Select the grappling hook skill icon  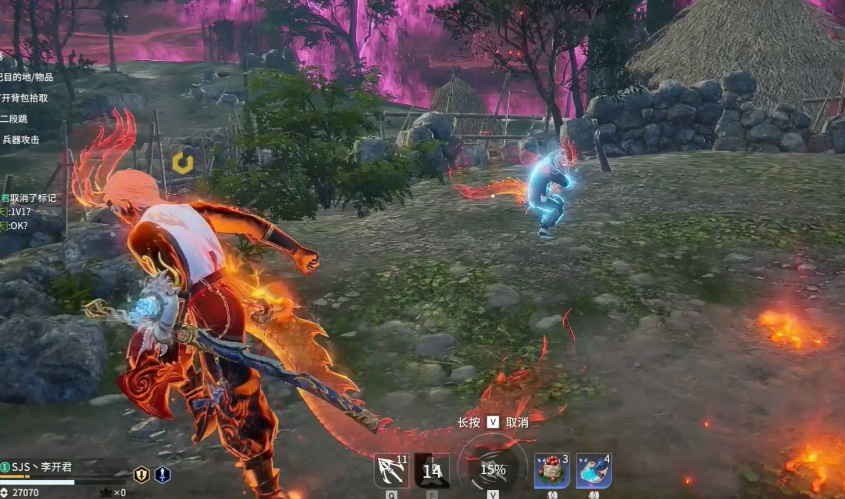[391, 469]
